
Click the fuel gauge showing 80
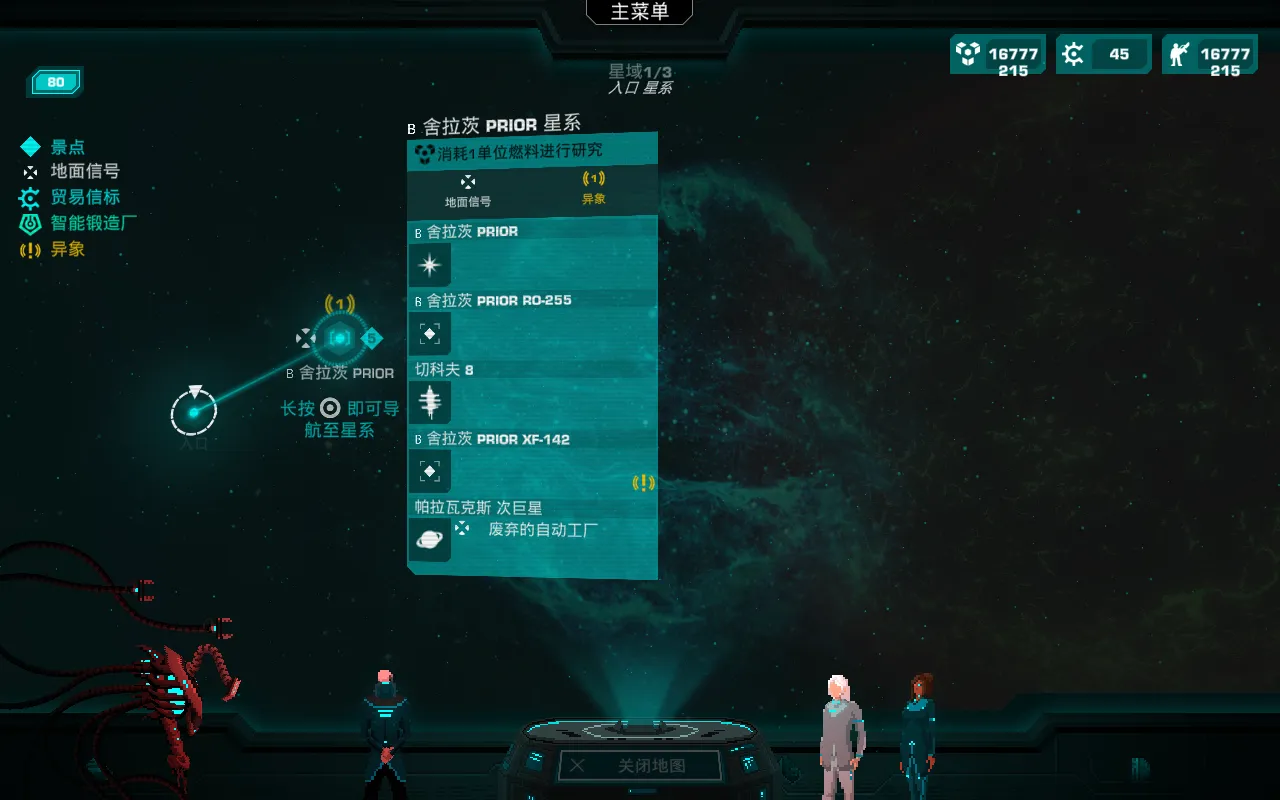coord(55,82)
